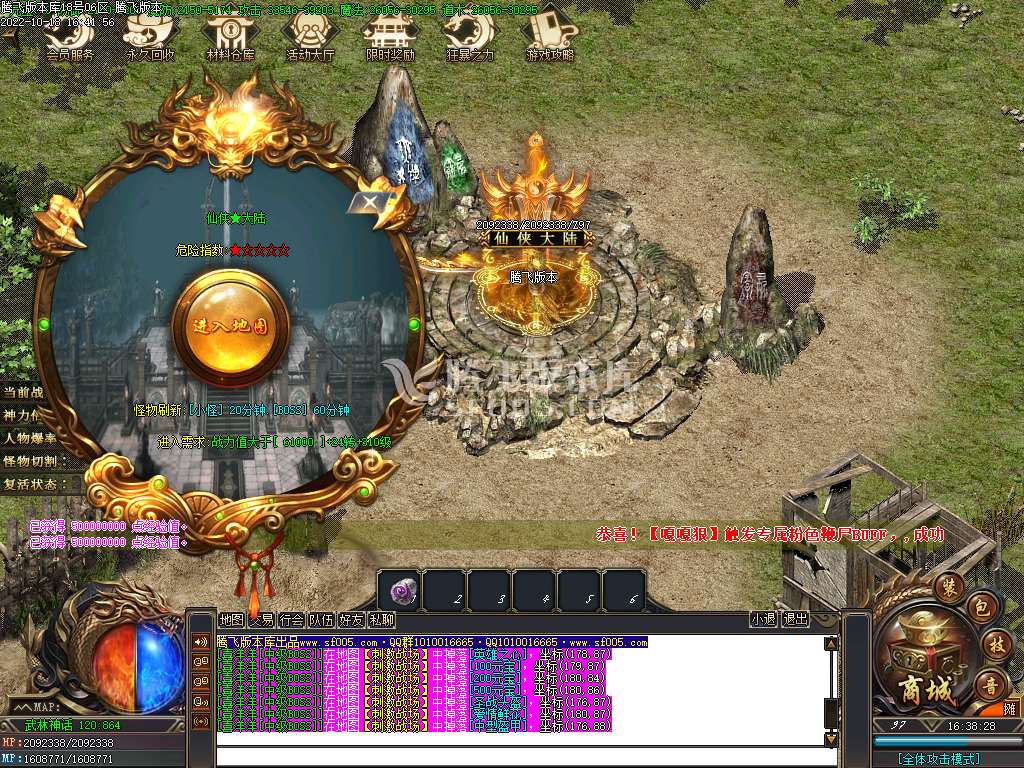Viewport: 1024px width, 768px height.
Task: Close the 仙侠大陆 map dialog
Action: click(x=370, y=203)
